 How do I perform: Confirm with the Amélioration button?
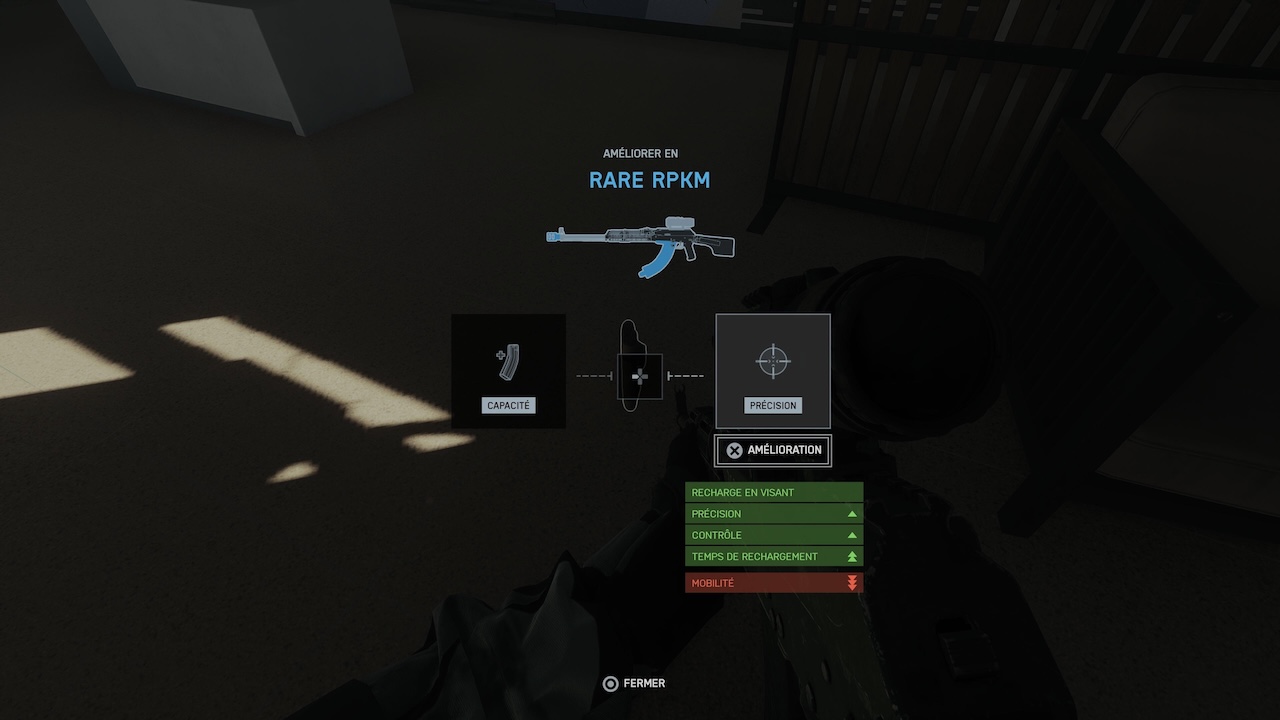[x=773, y=450]
